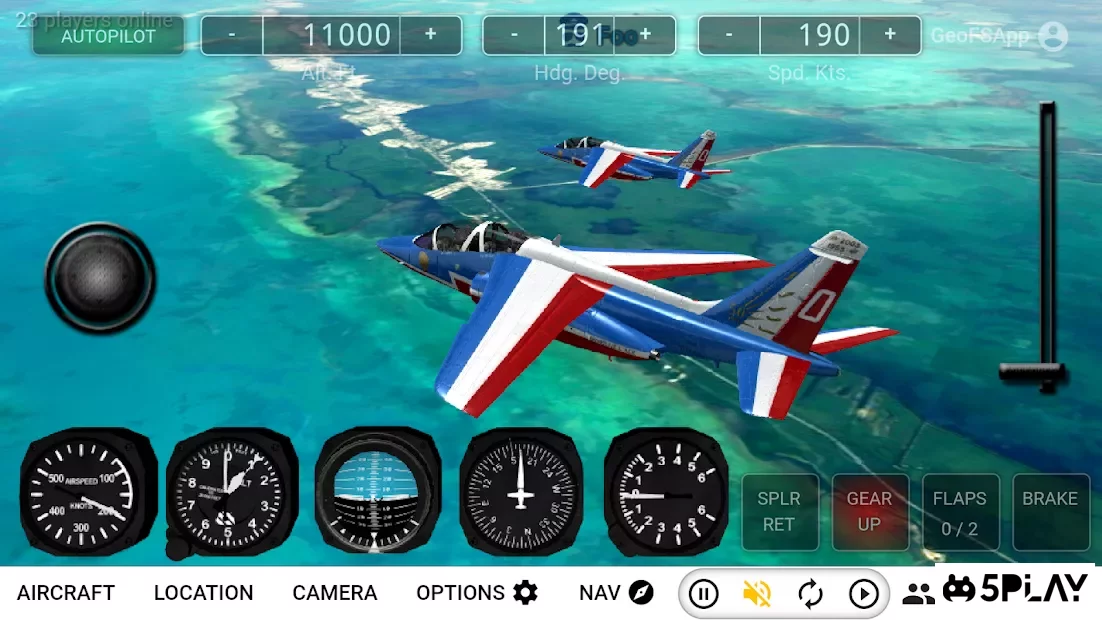Screen dimensions: 1102x620
Task: Open the LOCATION menu
Action: (203, 593)
